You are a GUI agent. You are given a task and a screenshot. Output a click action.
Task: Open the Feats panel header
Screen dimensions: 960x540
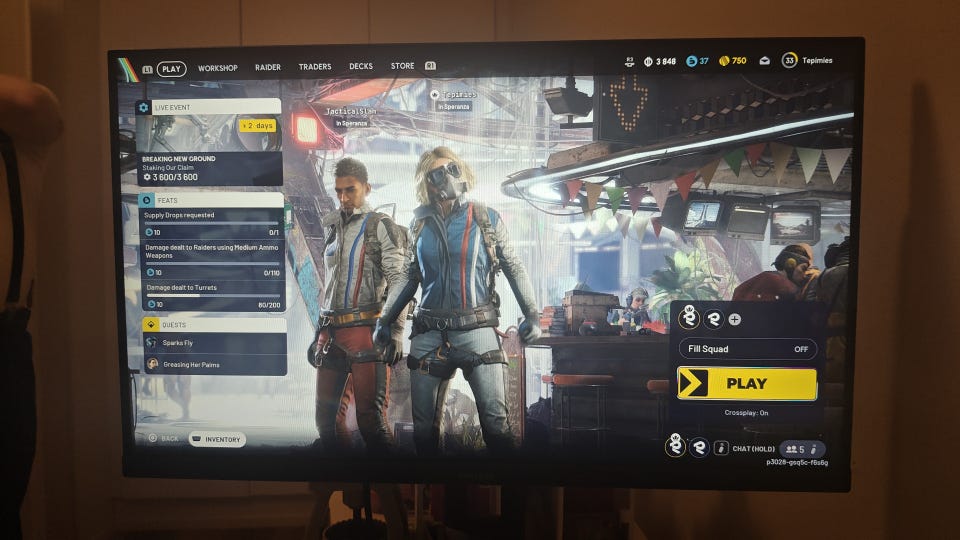click(211, 200)
